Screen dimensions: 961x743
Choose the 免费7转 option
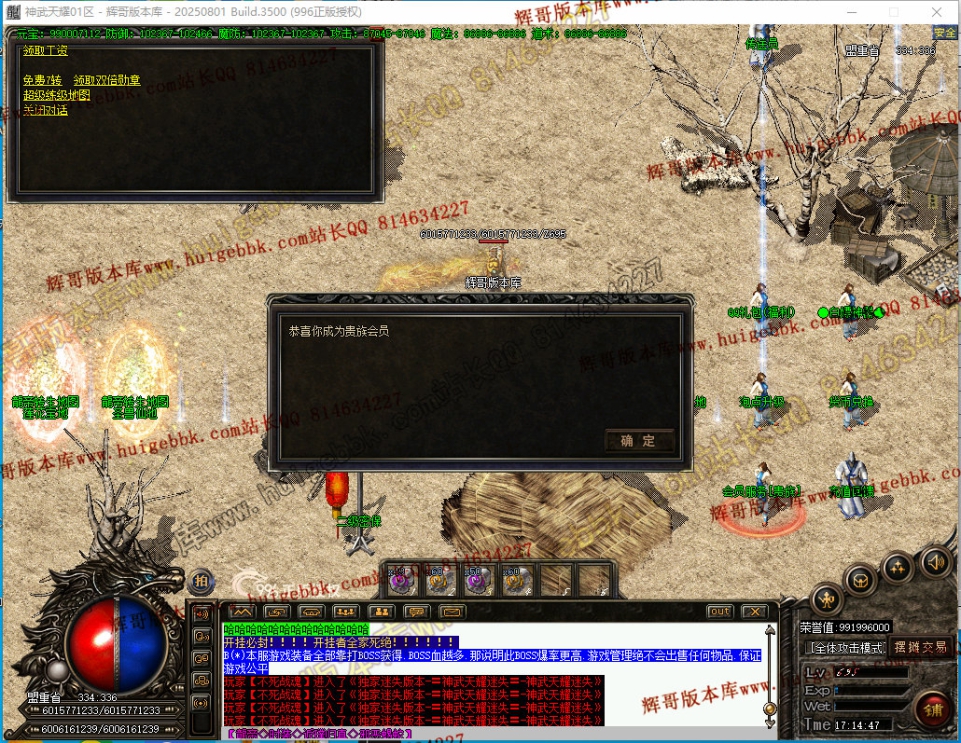[42, 80]
